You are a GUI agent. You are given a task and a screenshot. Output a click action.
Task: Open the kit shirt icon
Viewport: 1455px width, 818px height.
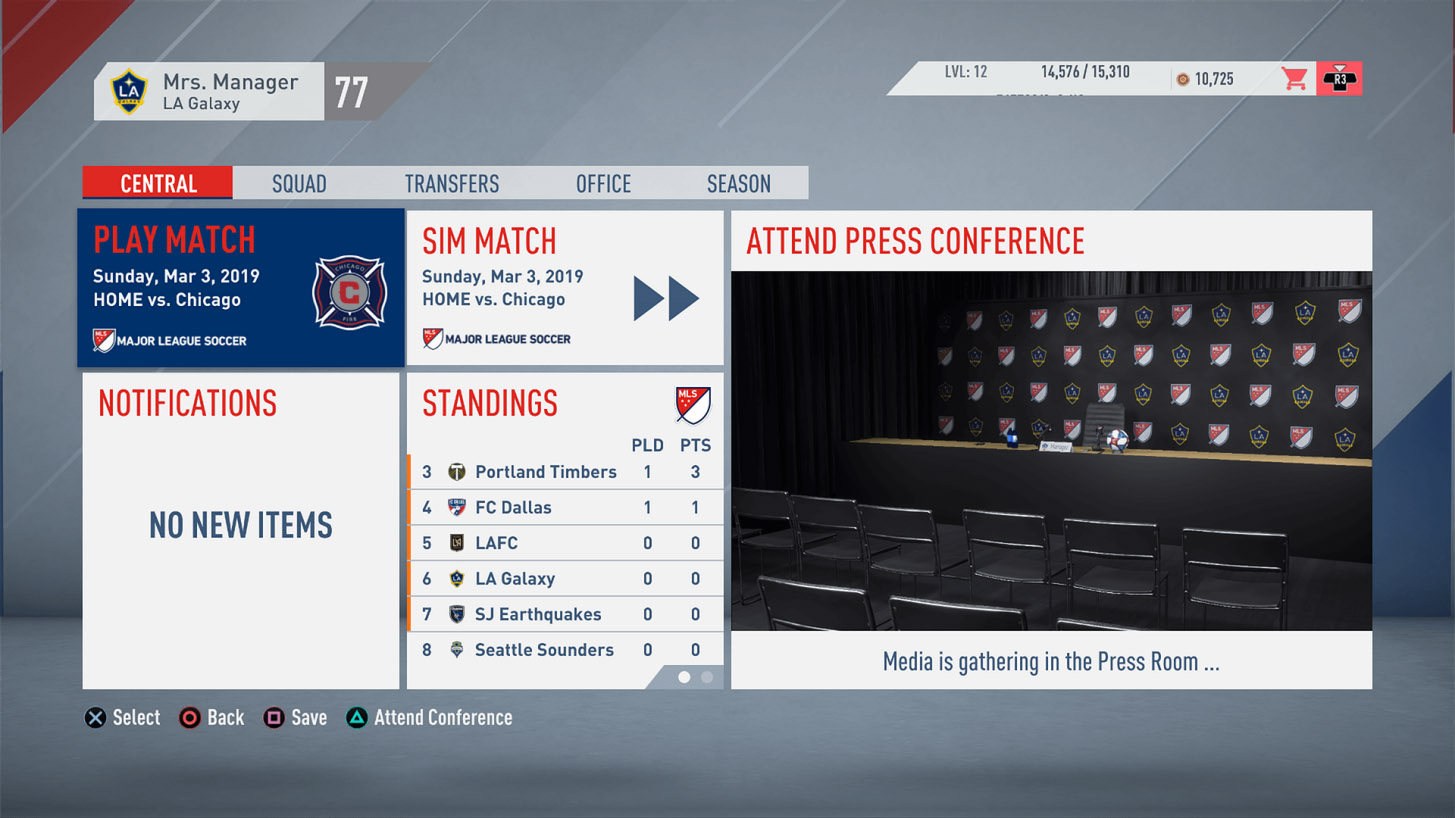pos(1339,79)
